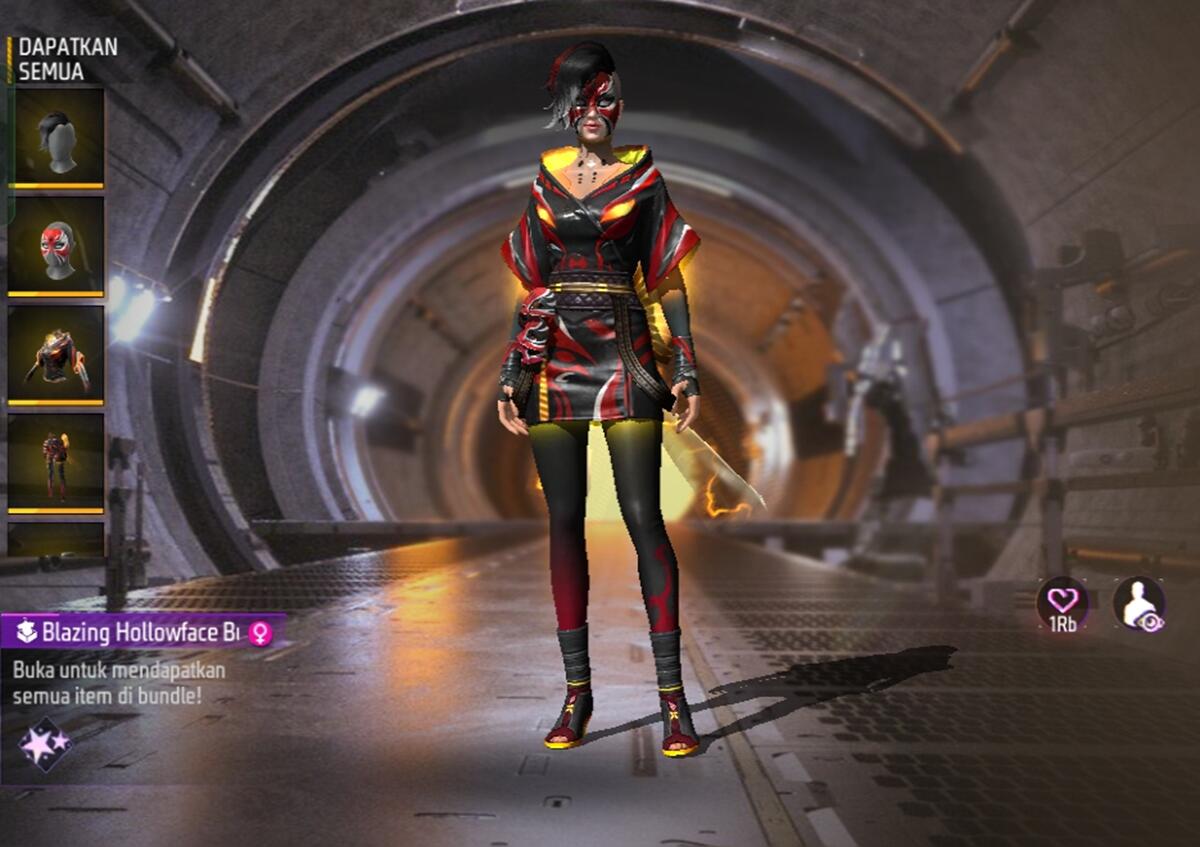This screenshot has height=847, width=1200.
Task: Pick the pants and legs item thumbnail
Action: coord(56,463)
